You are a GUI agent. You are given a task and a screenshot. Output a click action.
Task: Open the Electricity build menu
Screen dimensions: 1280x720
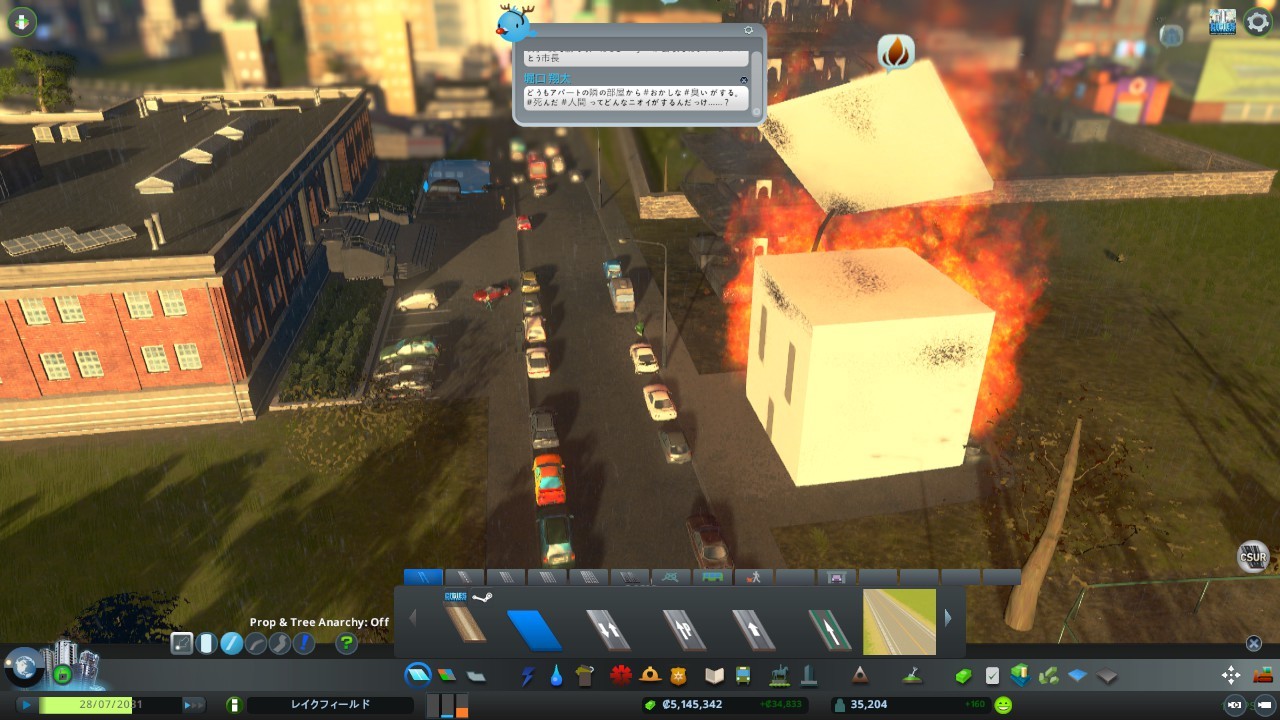pyautogui.click(x=528, y=676)
